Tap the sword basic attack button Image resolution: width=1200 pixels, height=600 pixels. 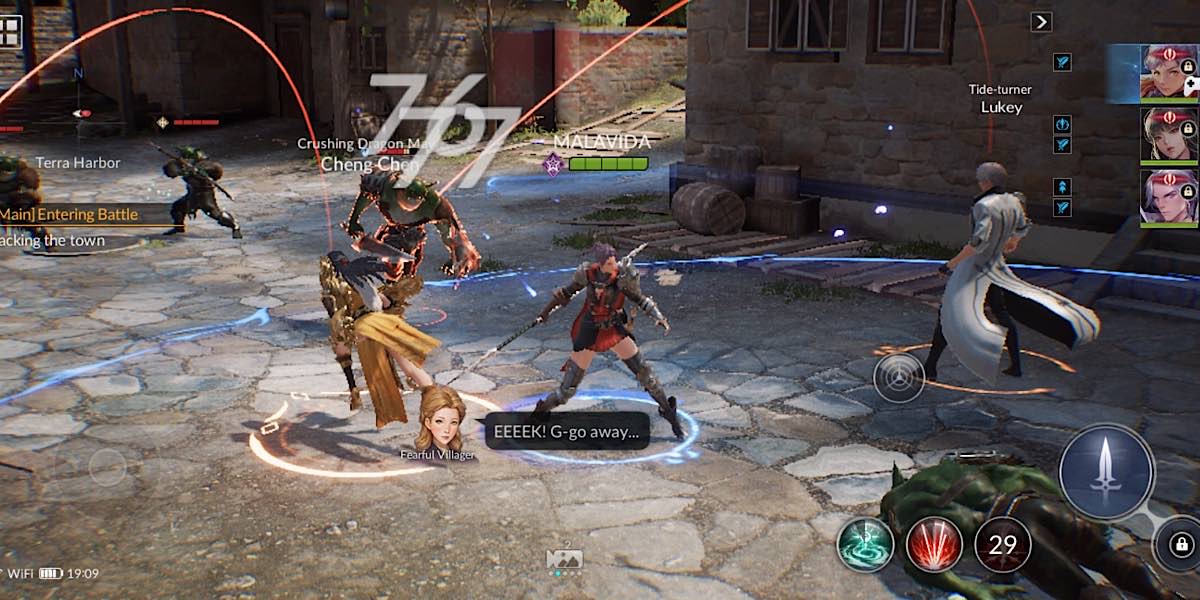[x=1106, y=471]
